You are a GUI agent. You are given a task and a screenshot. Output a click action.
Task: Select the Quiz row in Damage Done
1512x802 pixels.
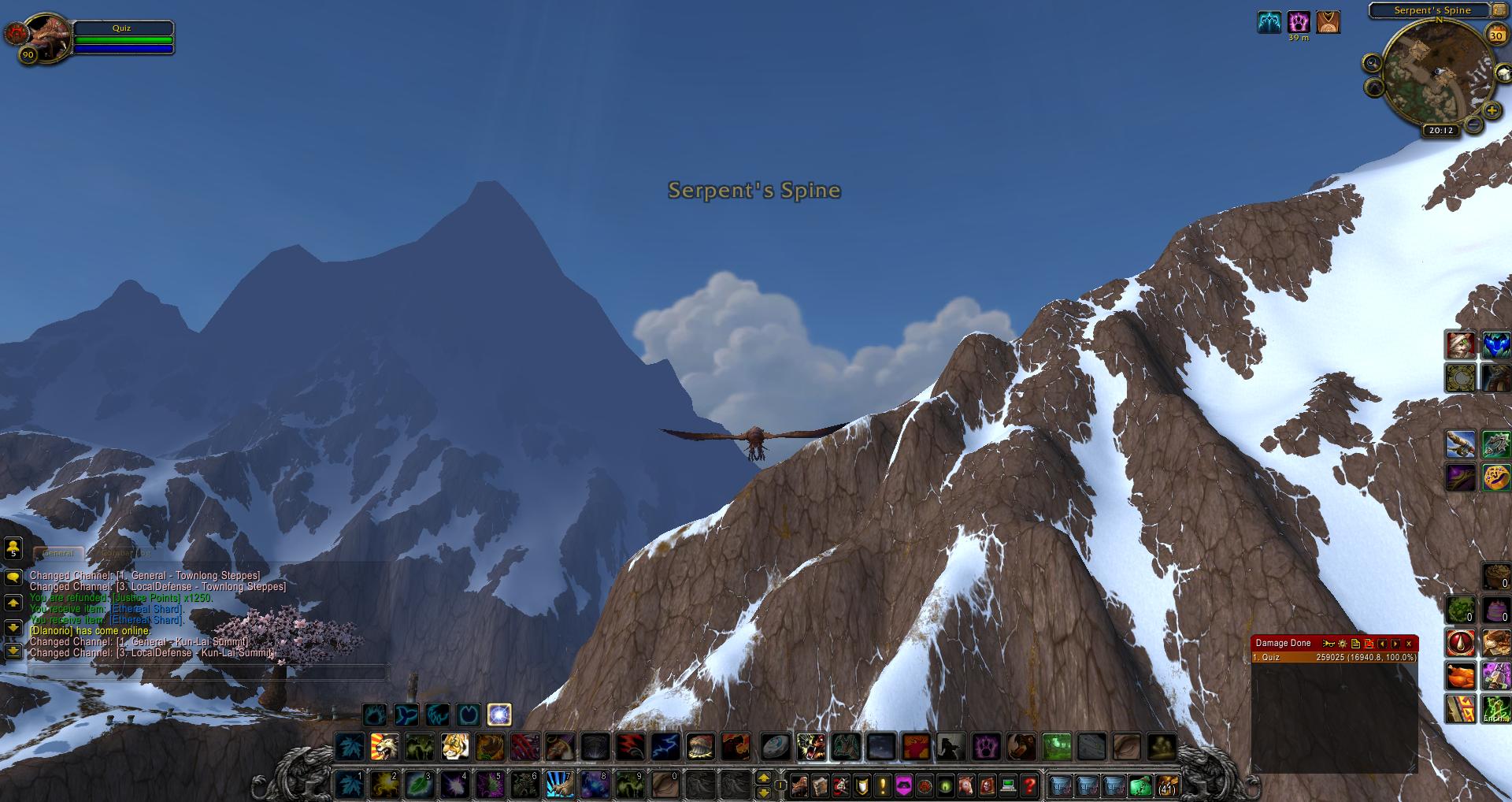[1334, 657]
